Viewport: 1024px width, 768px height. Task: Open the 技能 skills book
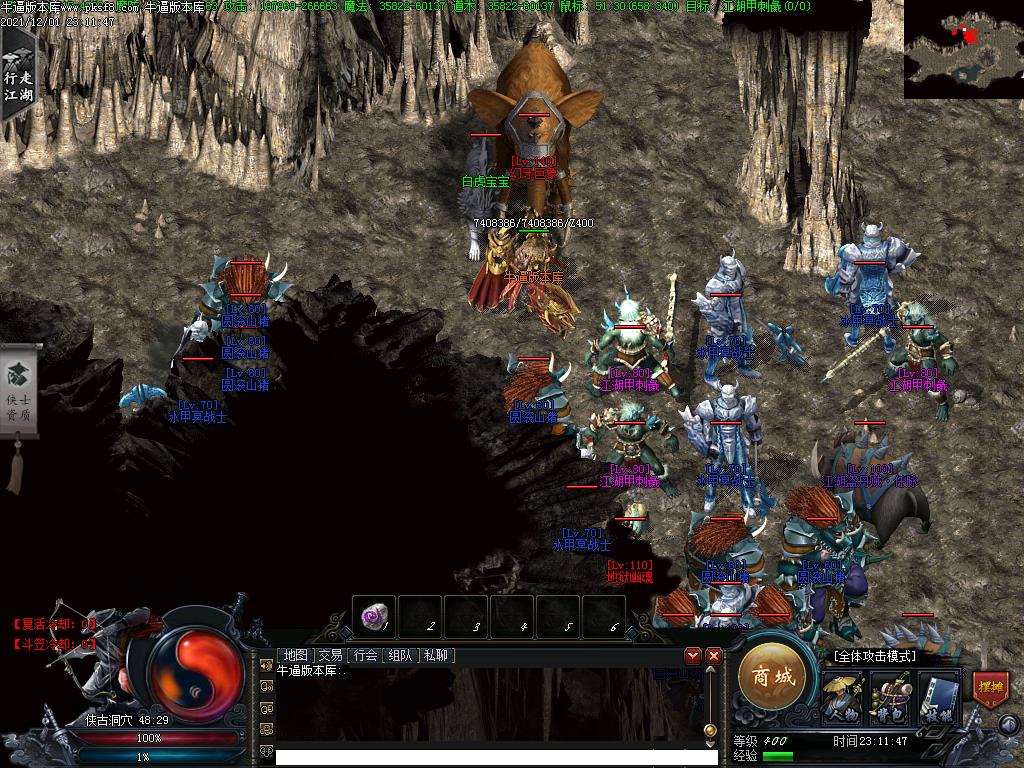click(x=938, y=697)
